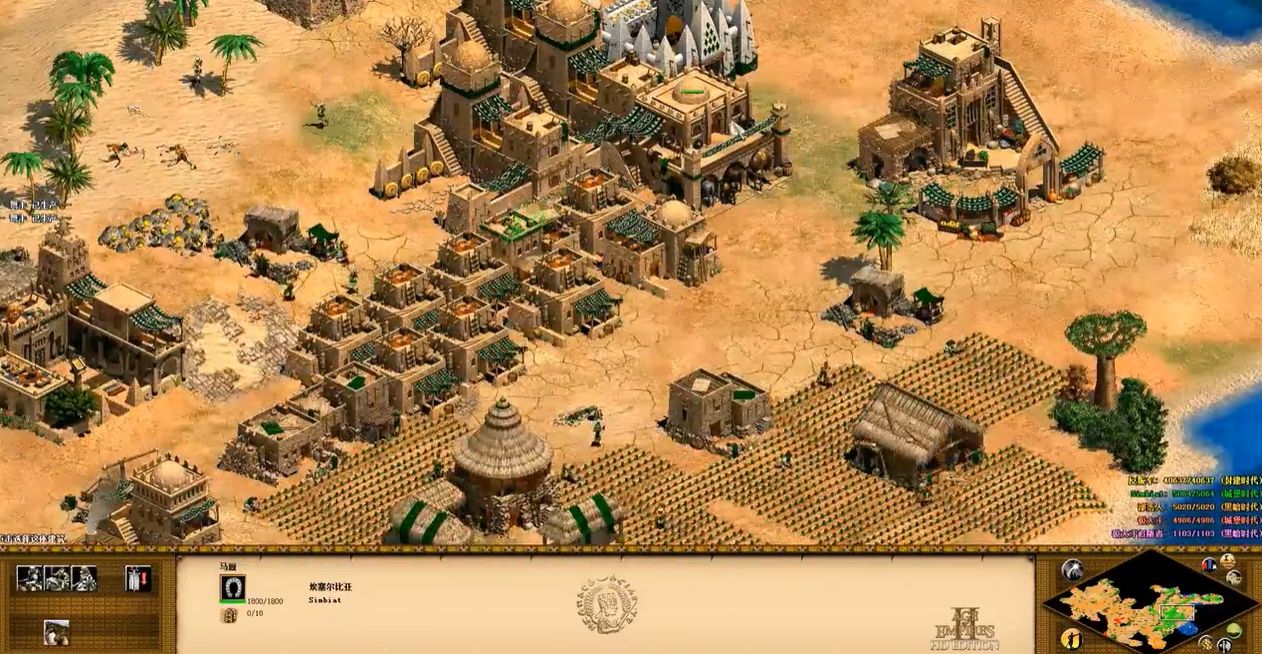Queue a Knight unit
The width and height of the screenshot is (1262, 654).
pyautogui.click(x=57, y=578)
